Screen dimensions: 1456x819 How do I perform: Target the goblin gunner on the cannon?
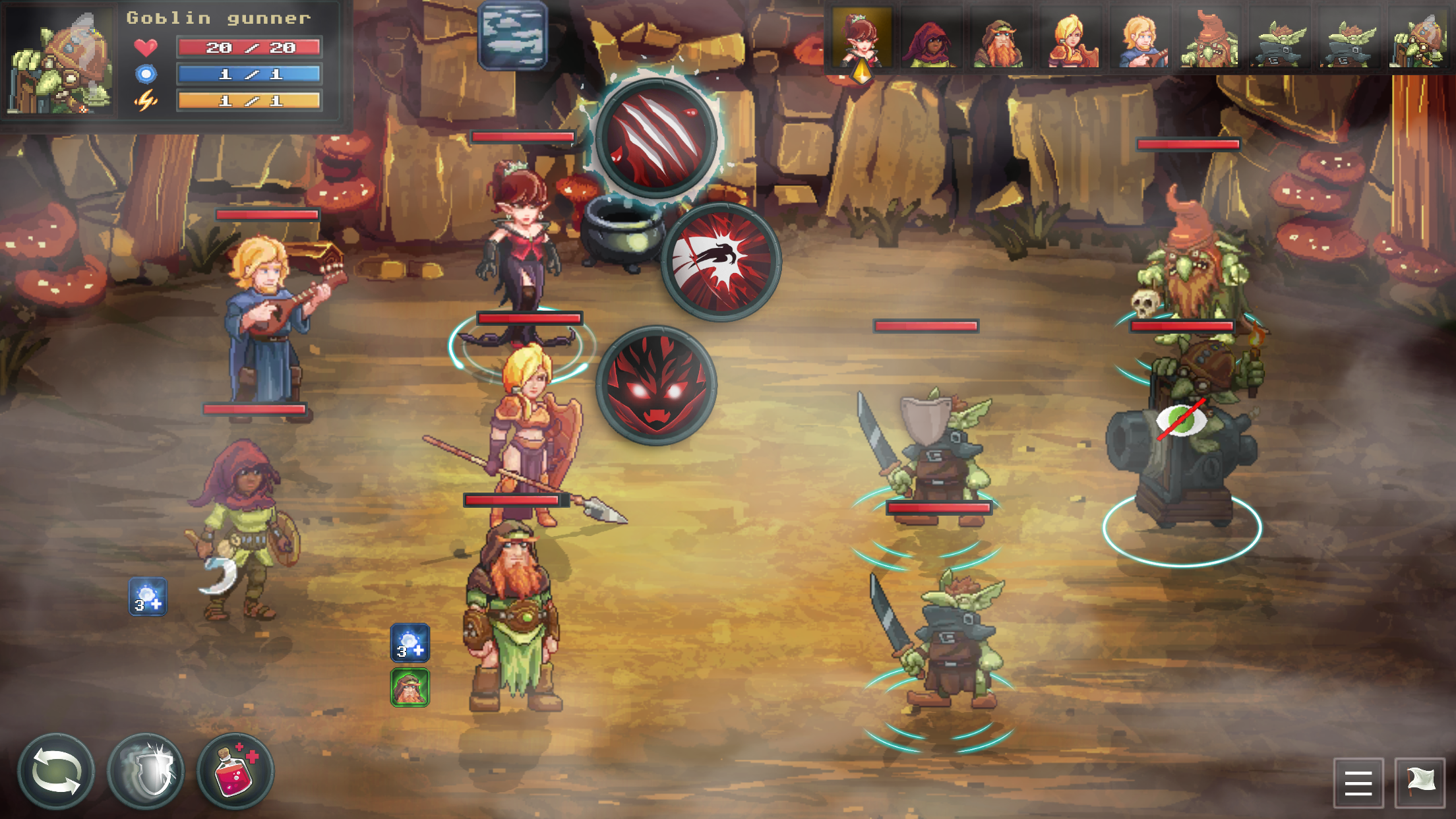coord(1184,448)
